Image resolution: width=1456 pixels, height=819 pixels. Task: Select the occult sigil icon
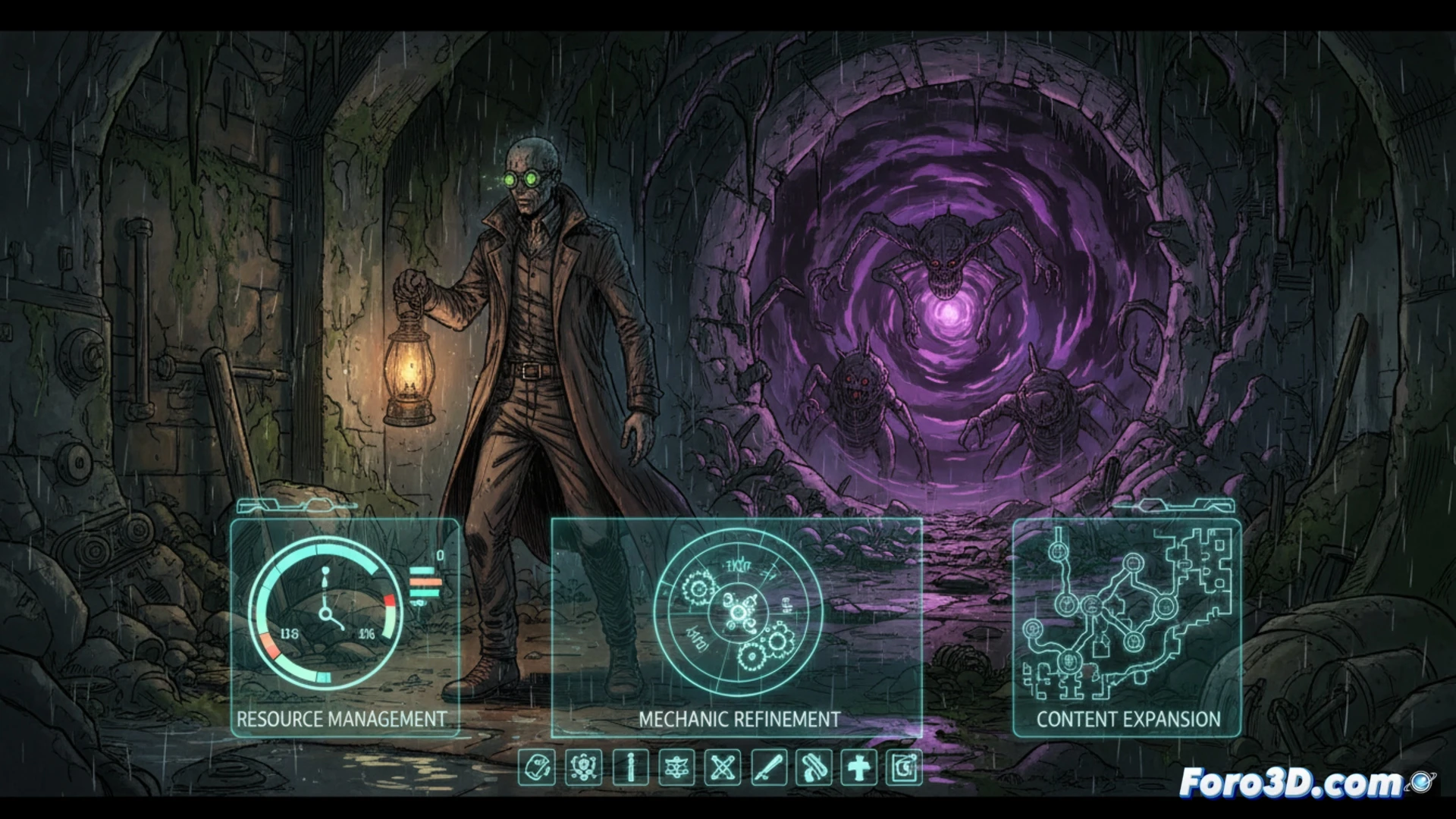tap(678, 768)
